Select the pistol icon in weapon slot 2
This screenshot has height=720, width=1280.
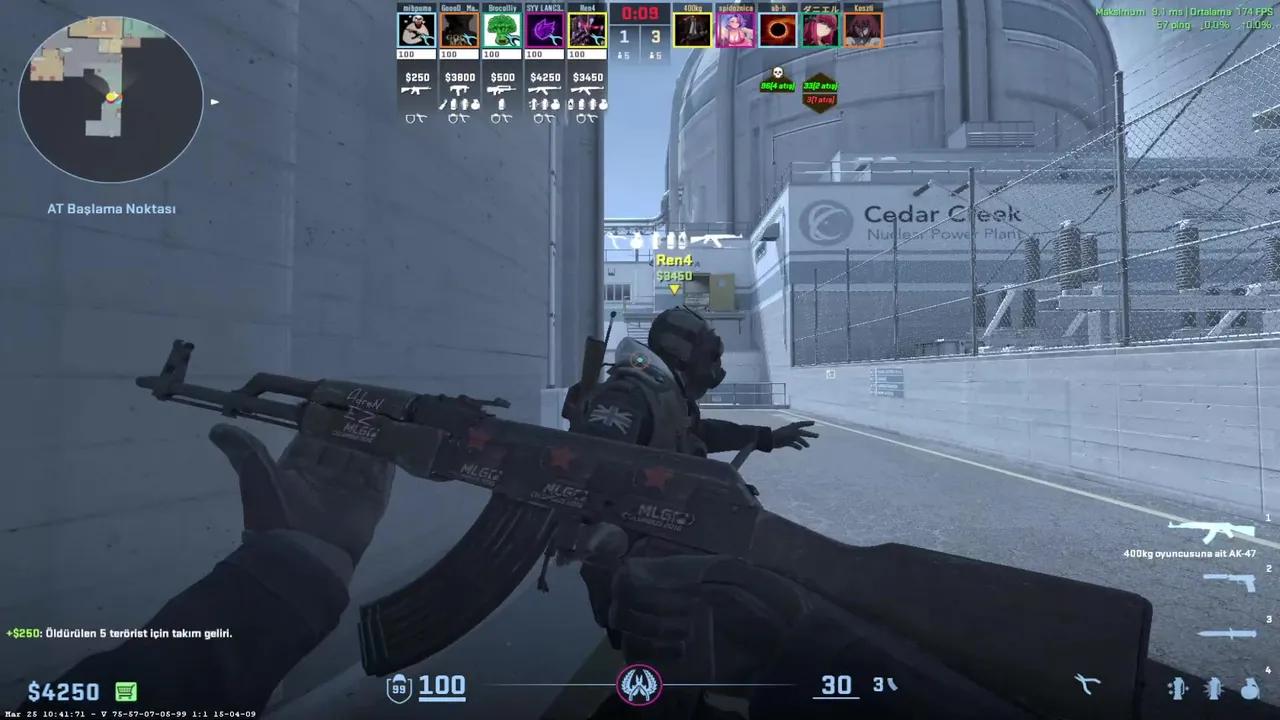click(1228, 582)
